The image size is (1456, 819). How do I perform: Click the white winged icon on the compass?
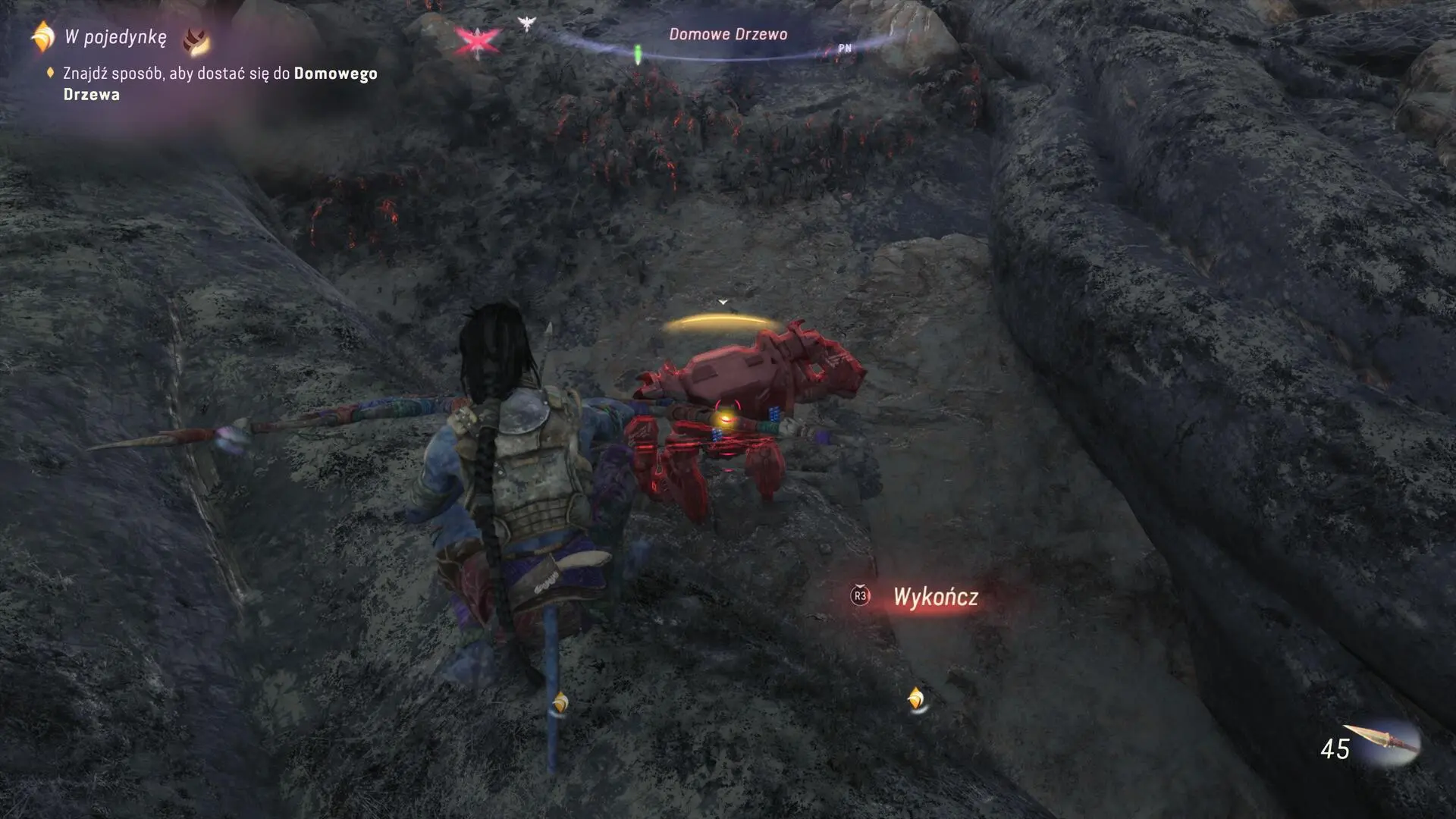coord(526,24)
